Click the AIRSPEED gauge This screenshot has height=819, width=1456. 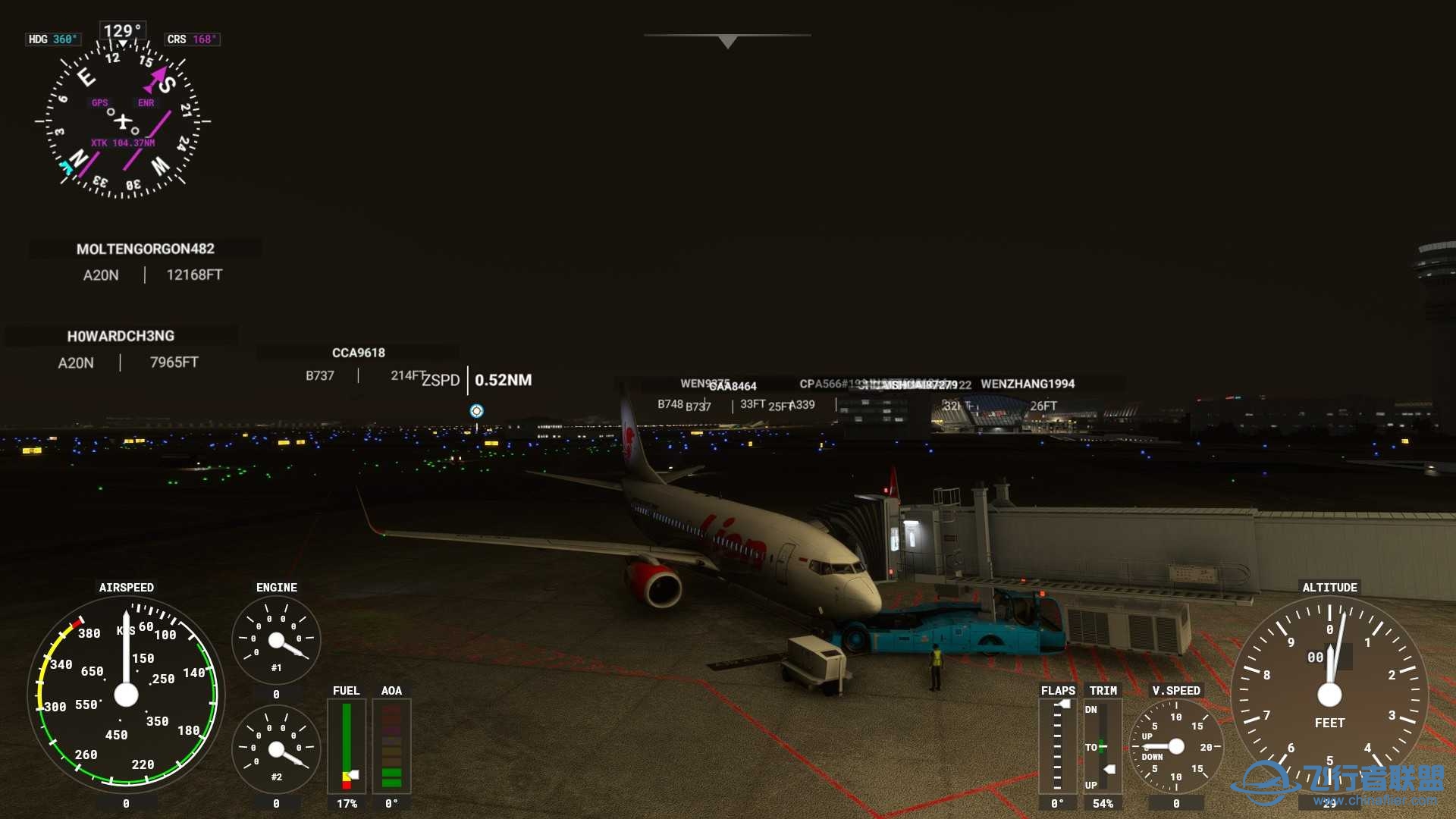[126, 694]
